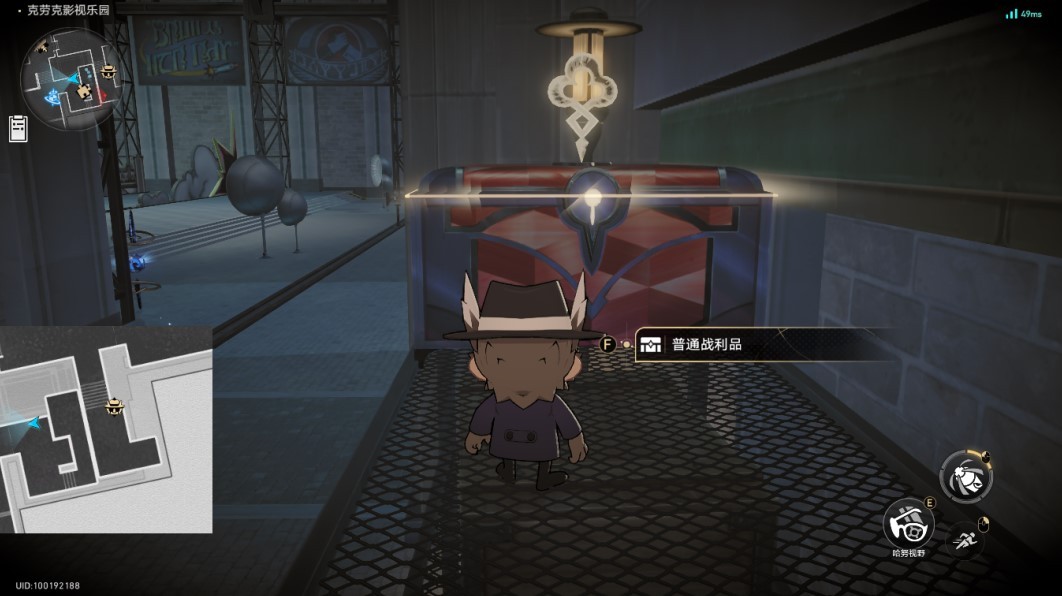The height and width of the screenshot is (596, 1062).
Task: Toggle the running figure sprint icon
Action: [965, 541]
